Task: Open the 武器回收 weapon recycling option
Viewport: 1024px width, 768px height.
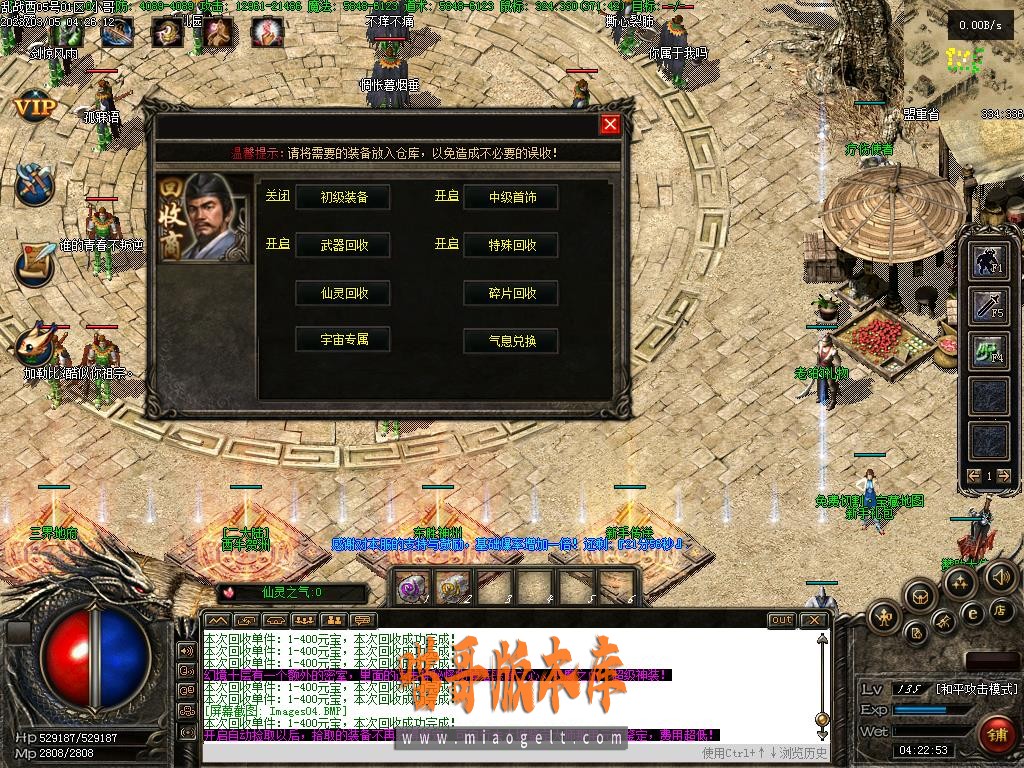Action: (344, 245)
